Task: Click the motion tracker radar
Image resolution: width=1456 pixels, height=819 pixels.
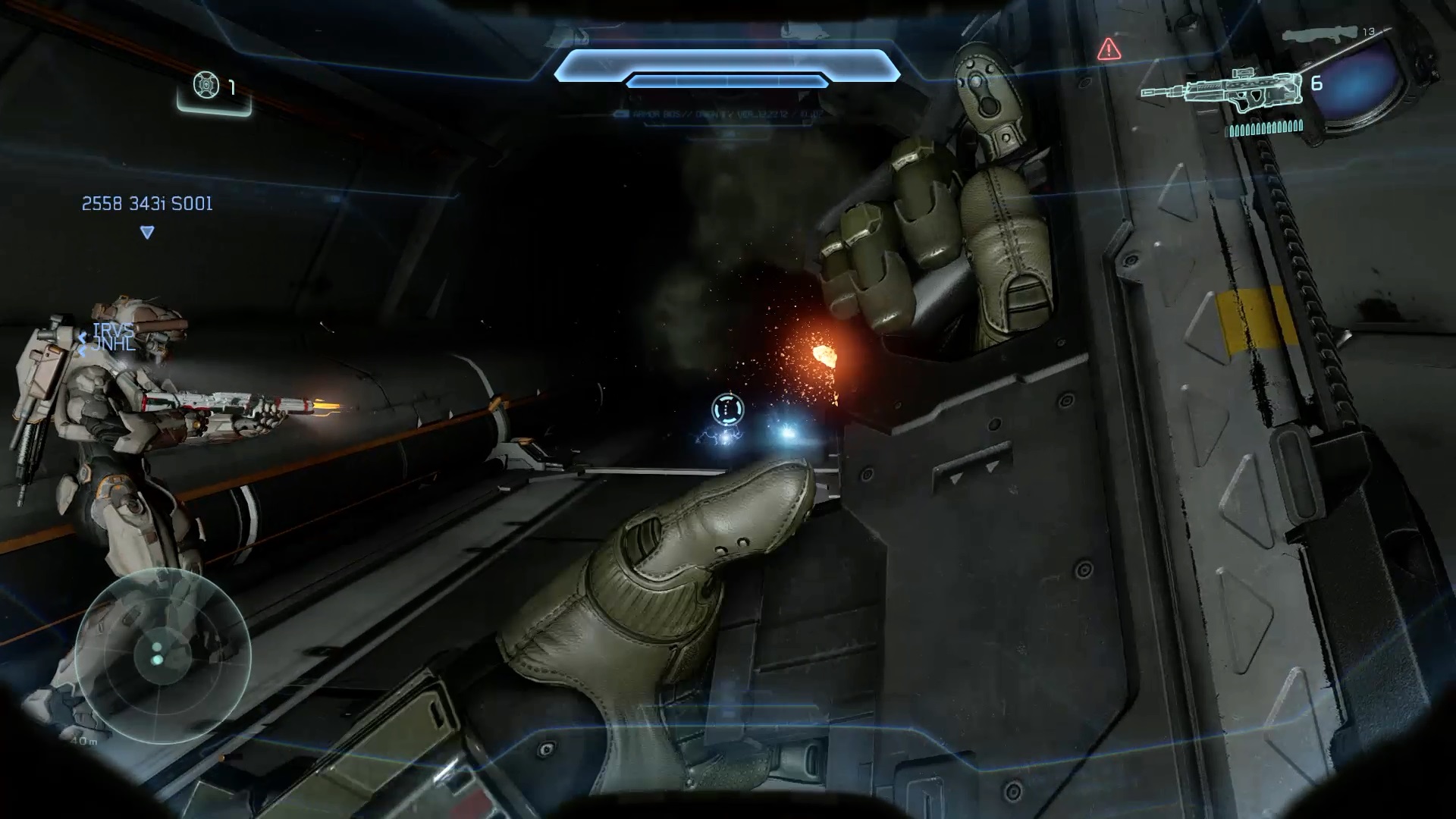Action: click(x=162, y=657)
